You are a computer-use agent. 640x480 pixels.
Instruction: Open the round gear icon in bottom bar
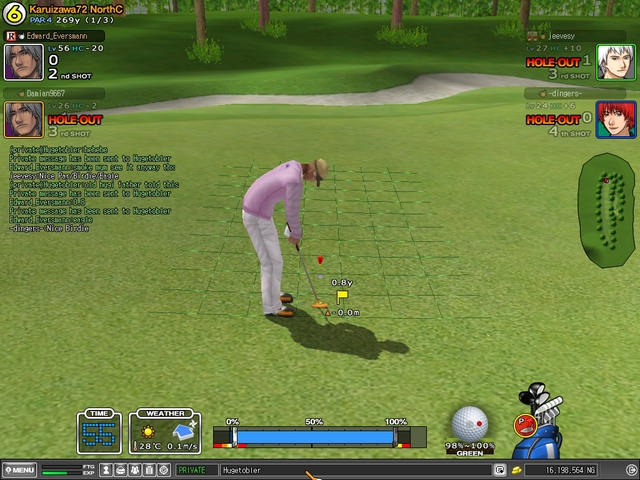pos(164,469)
